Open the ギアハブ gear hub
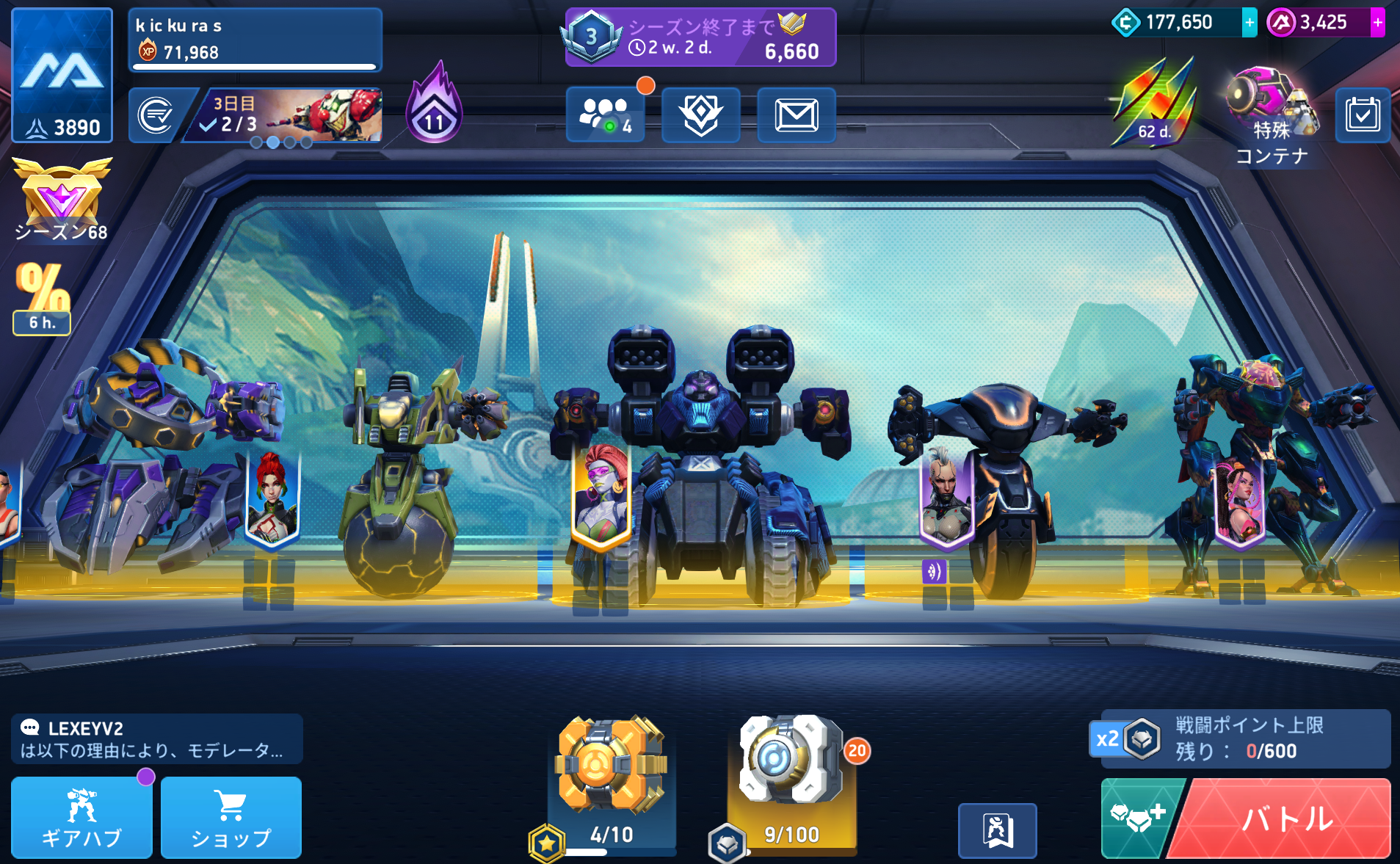Image resolution: width=1400 pixels, height=864 pixels. [x=81, y=818]
